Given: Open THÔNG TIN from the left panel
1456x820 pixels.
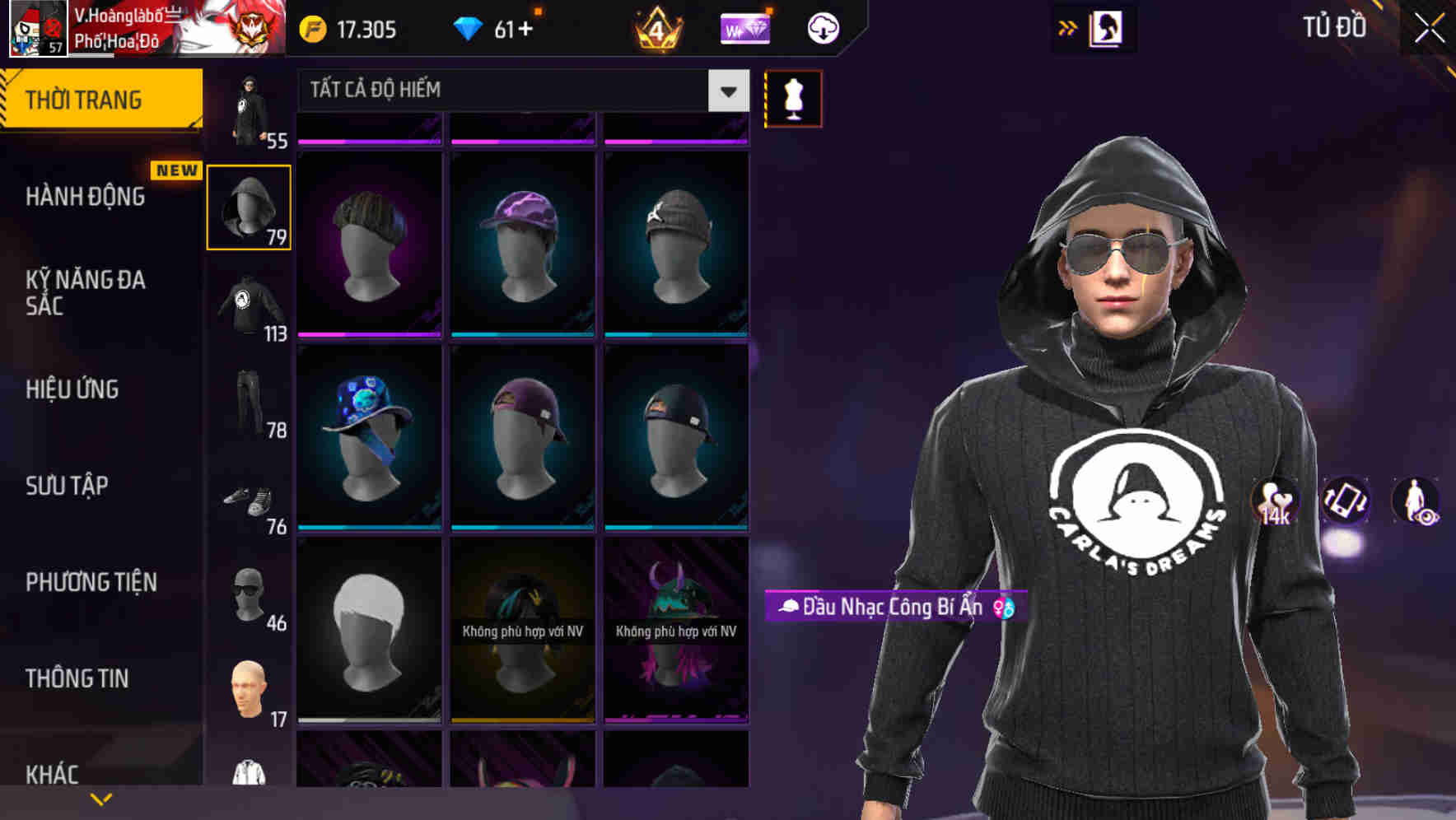Looking at the screenshot, I should click(x=76, y=678).
